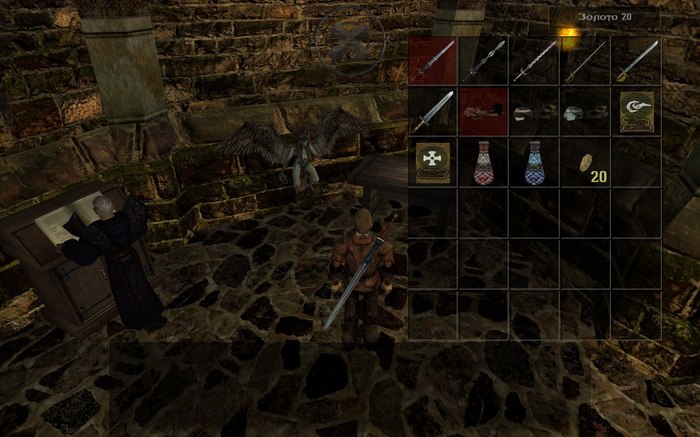Select the long serrated-blade sword
The image size is (700, 437).
535,60
